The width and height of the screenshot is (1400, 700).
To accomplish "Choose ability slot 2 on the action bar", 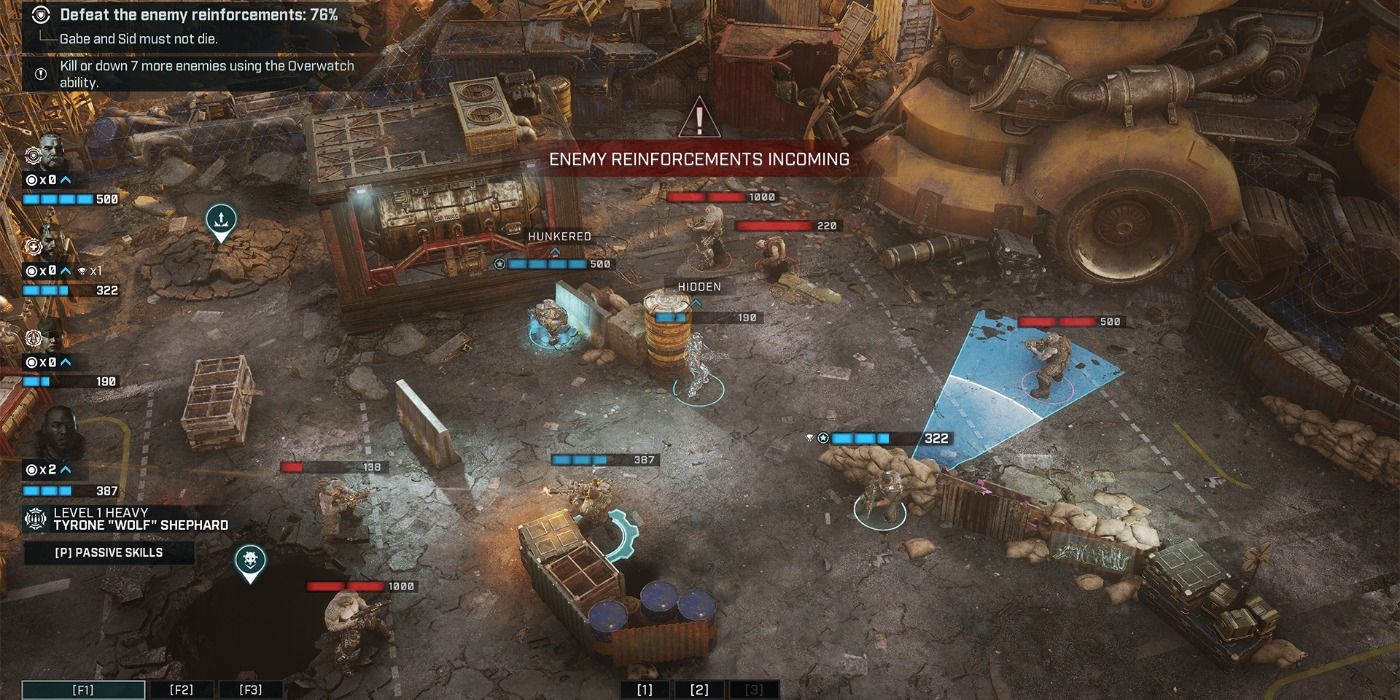I will (700, 690).
